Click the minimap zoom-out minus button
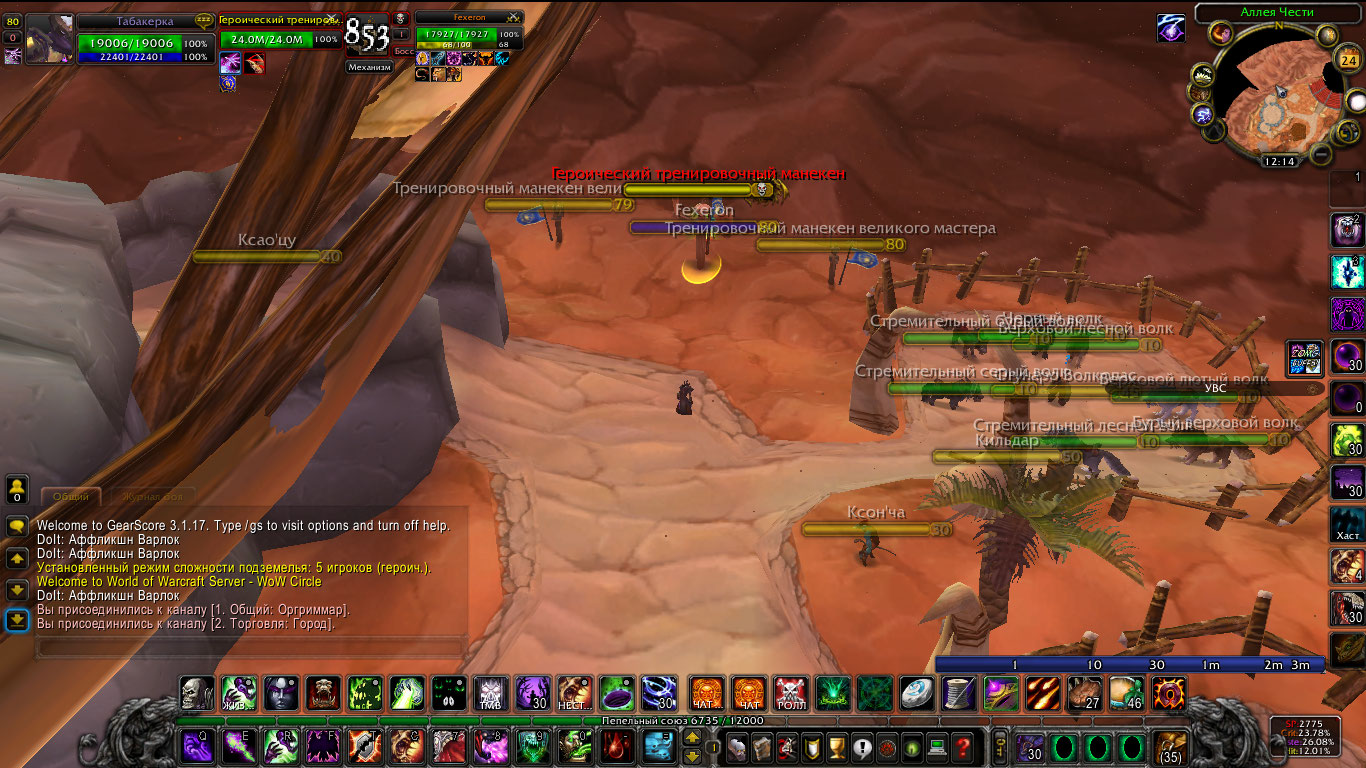Screen dimensions: 1366x768 click(x=1321, y=154)
